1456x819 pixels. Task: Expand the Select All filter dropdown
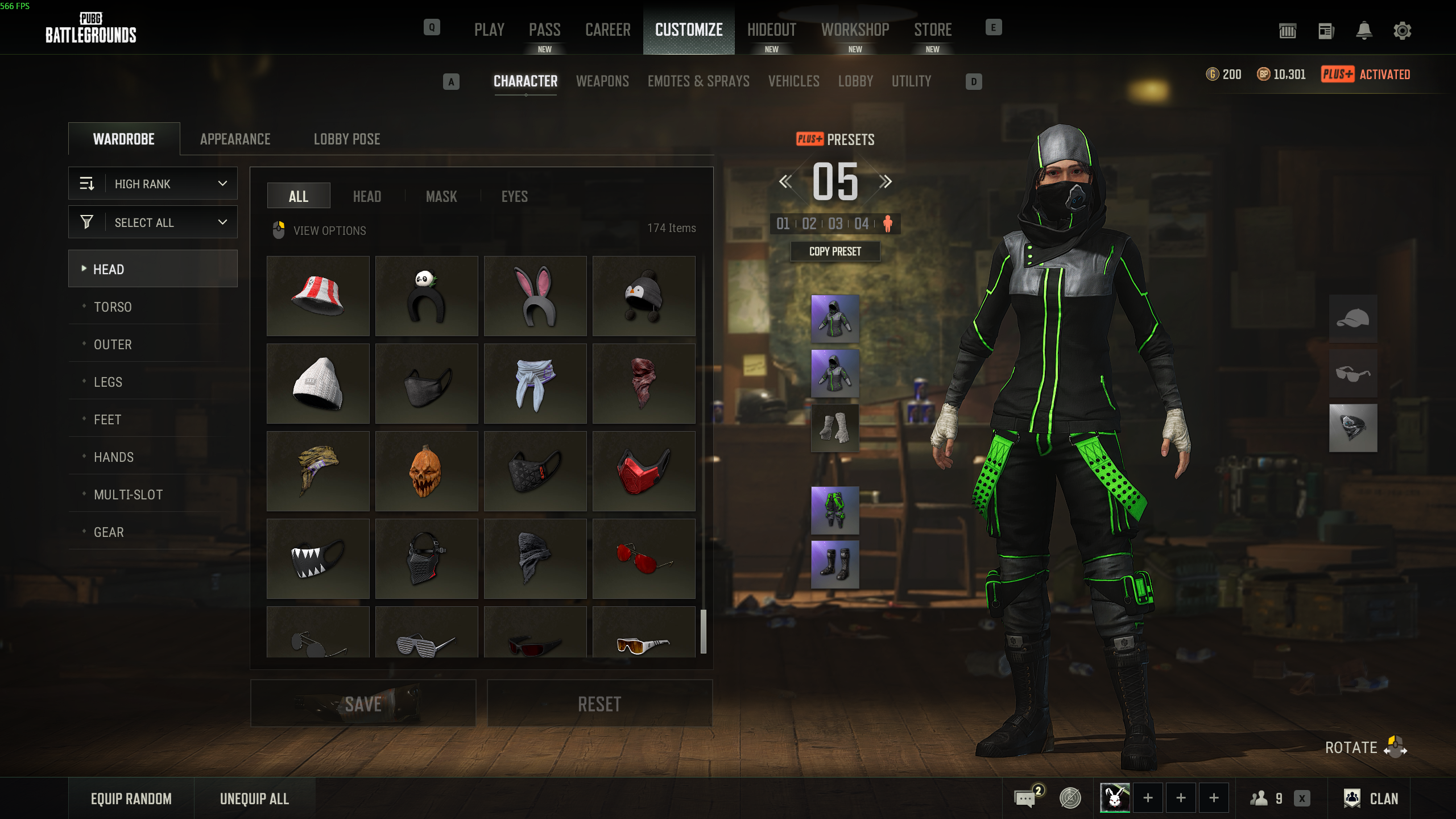pos(153,222)
